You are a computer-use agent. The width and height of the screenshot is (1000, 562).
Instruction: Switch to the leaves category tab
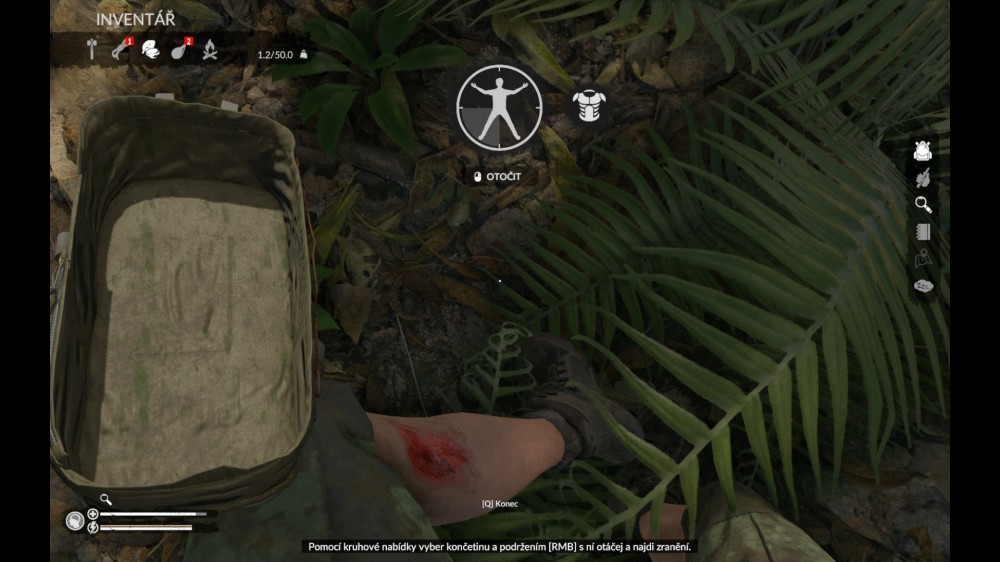[150, 49]
